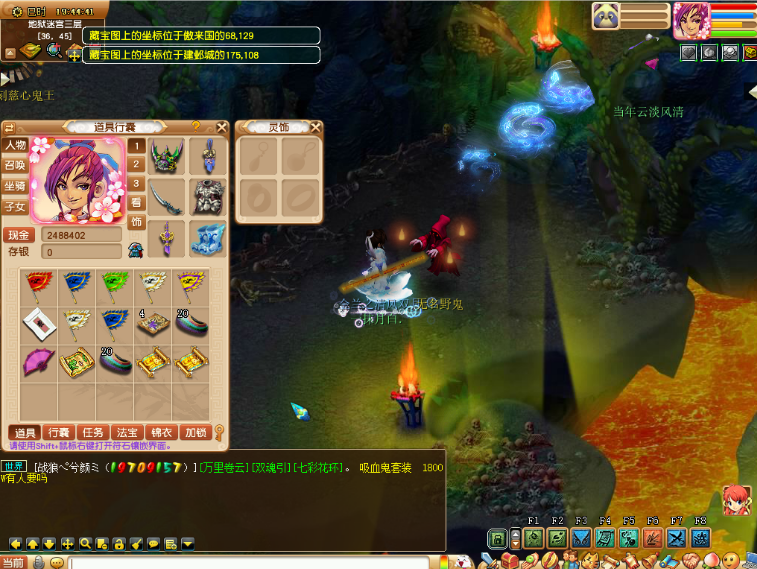Select the 坐骑 mount tab
Viewport: 757px width, 569px height.
[15, 186]
